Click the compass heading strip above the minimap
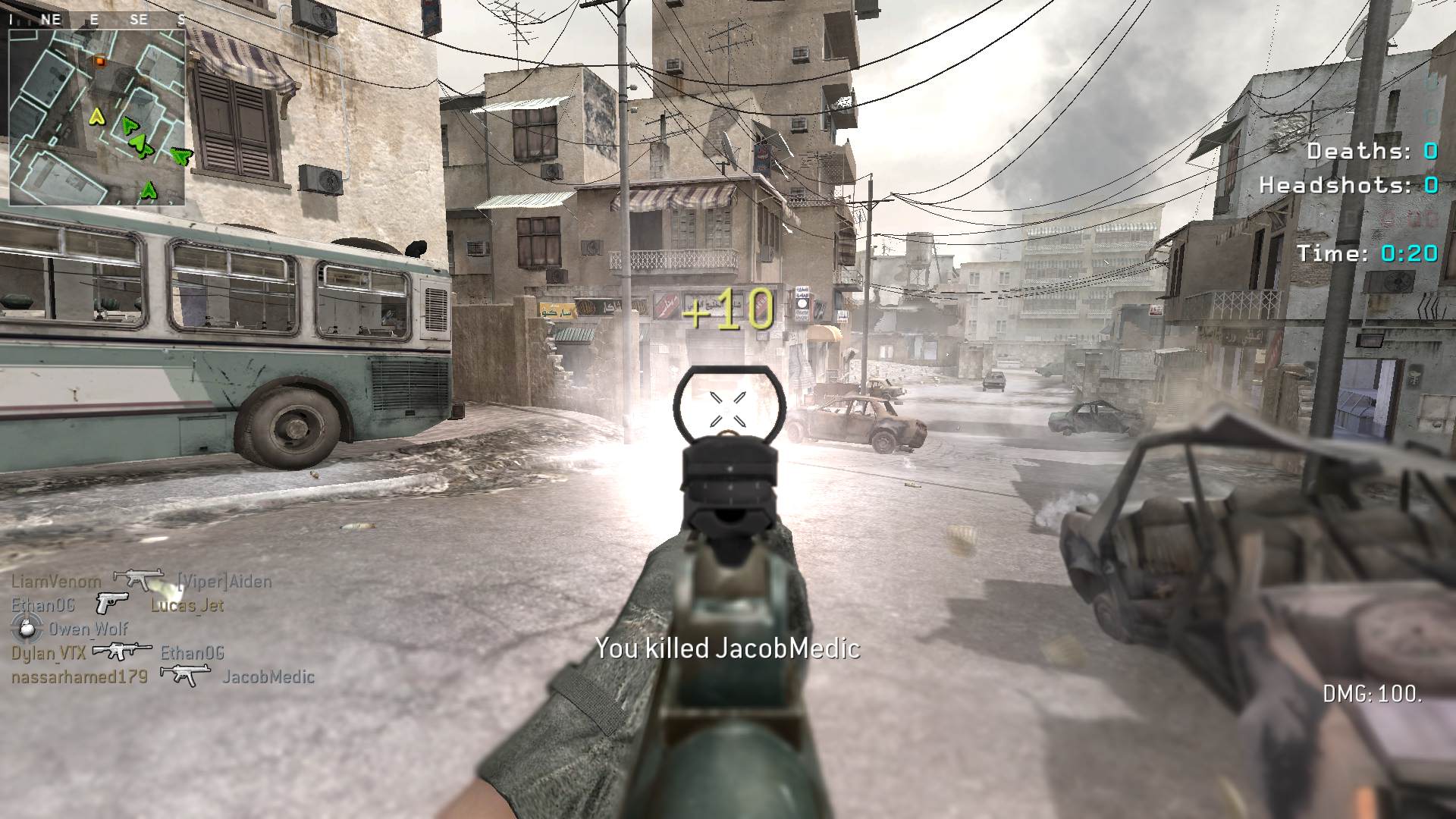 coord(97,20)
